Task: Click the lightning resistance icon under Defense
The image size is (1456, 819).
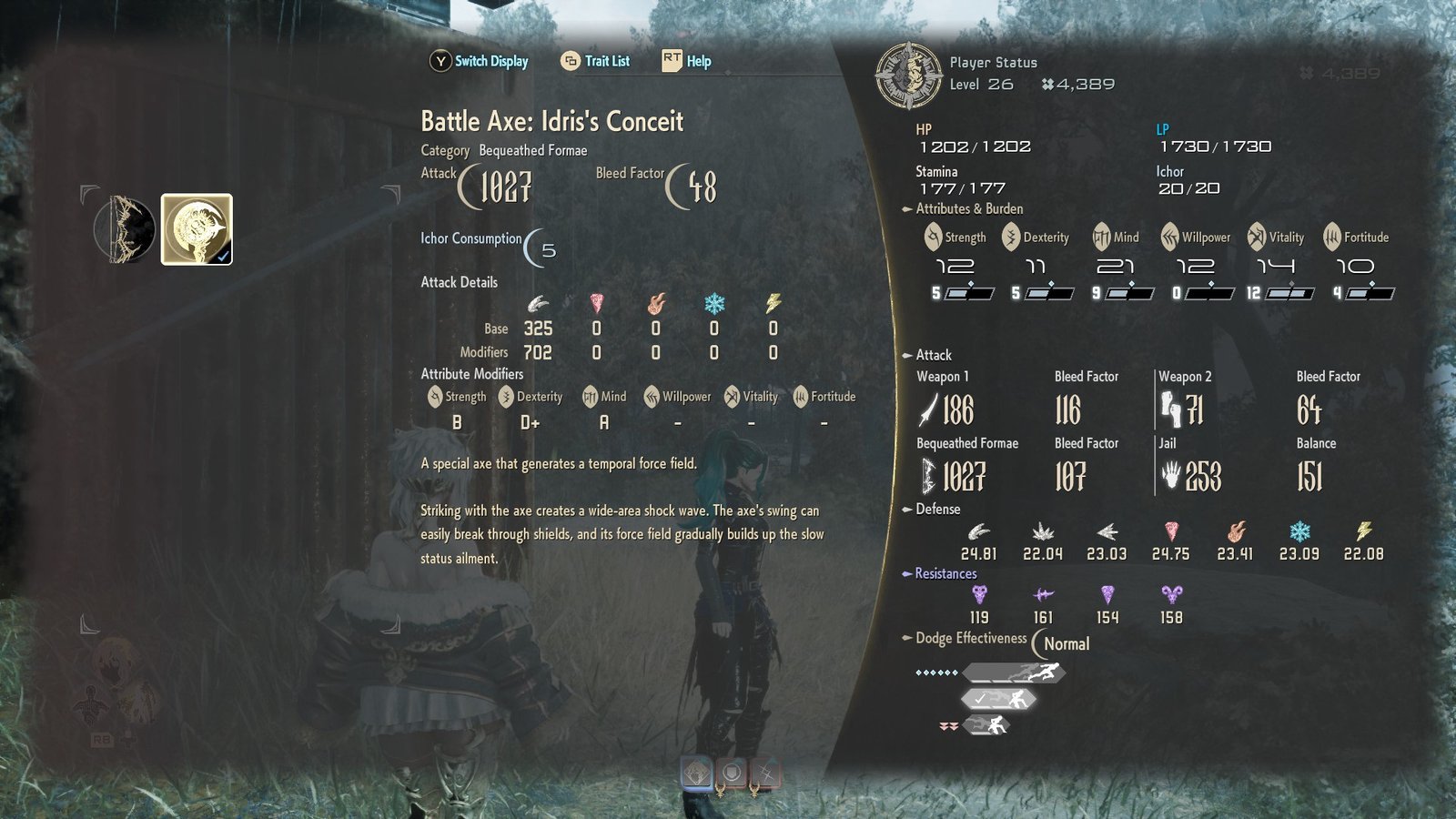Action: 1364,531
